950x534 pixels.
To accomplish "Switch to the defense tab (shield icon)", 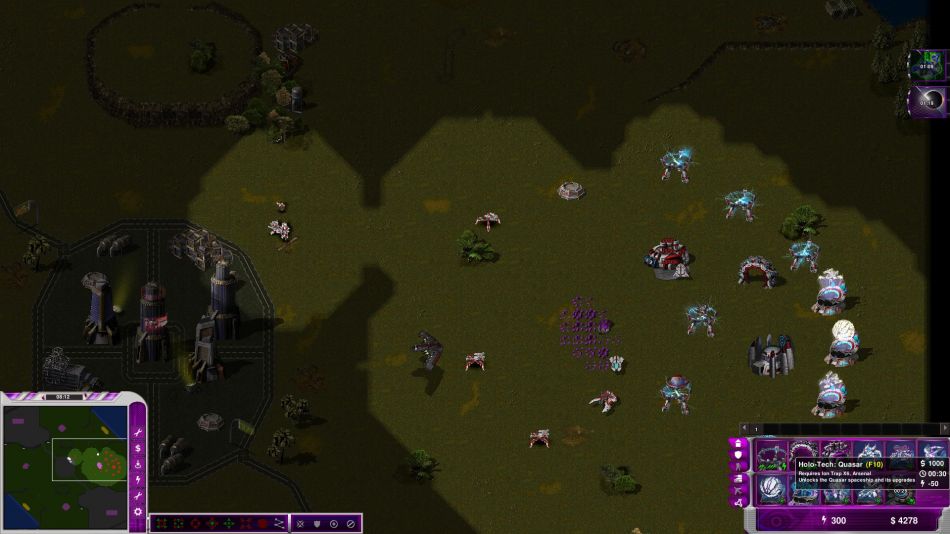I will (x=739, y=455).
